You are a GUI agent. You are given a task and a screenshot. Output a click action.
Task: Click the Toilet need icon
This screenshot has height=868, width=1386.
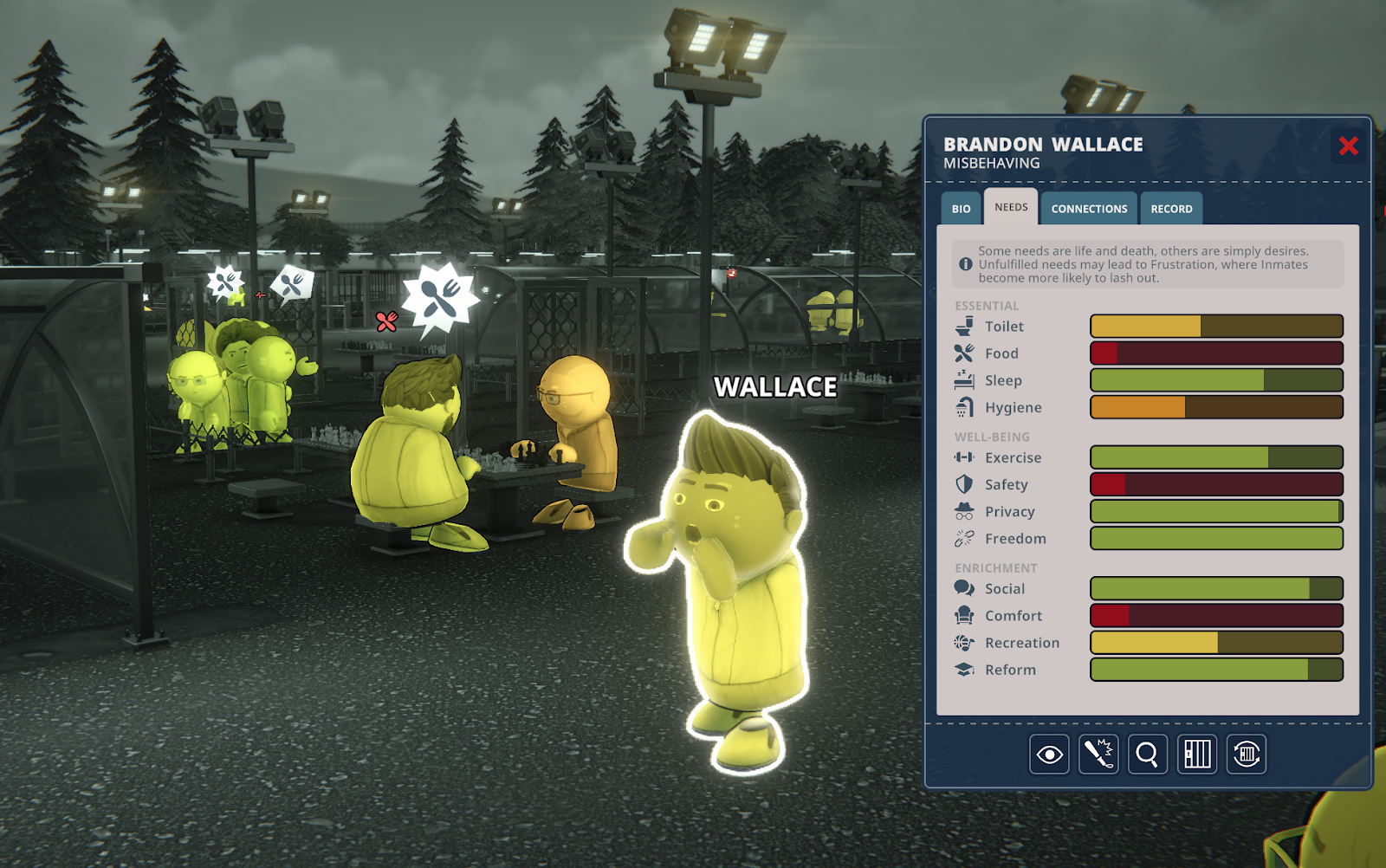(963, 327)
